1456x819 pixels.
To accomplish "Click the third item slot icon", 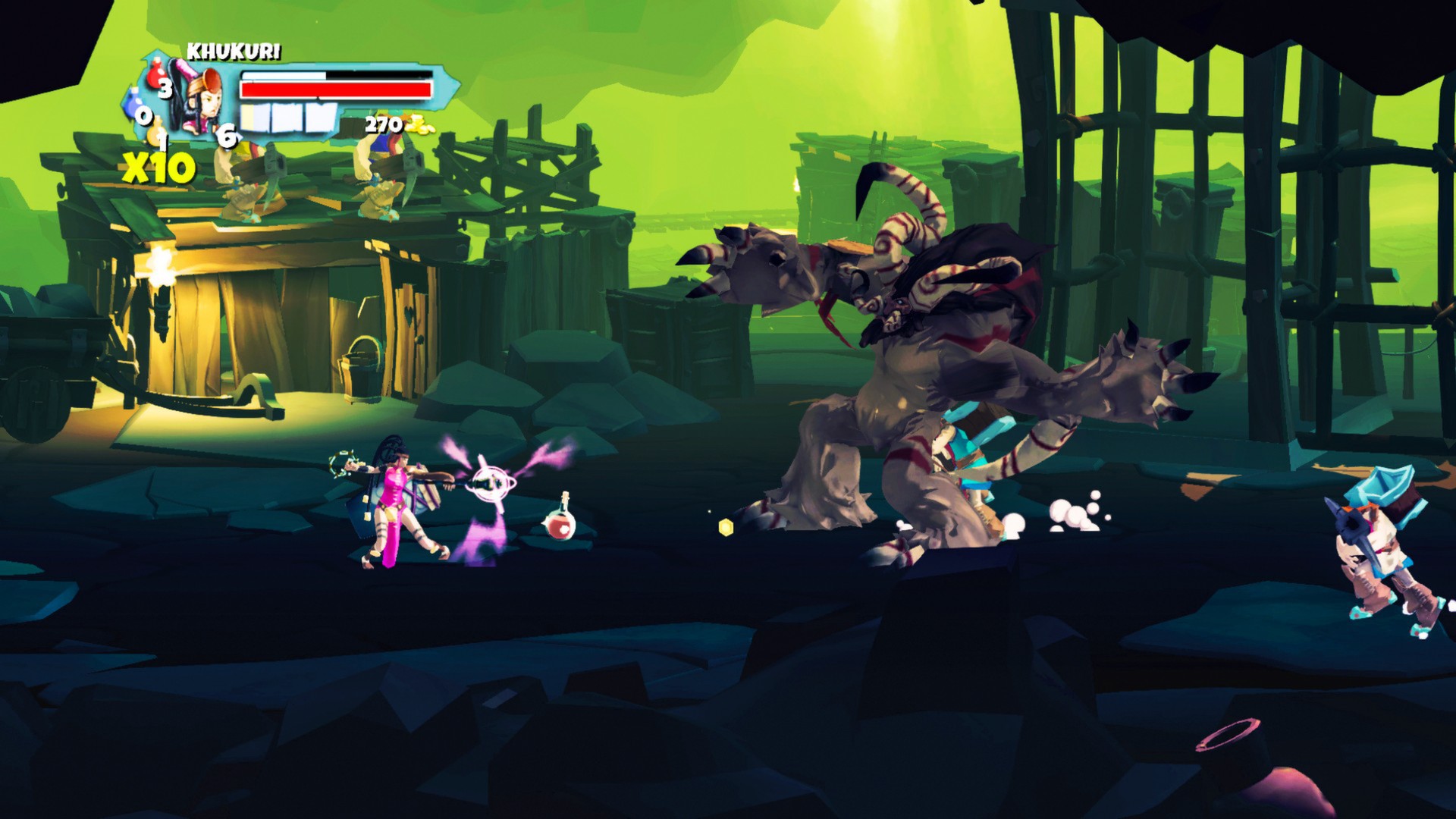I will click(x=319, y=119).
